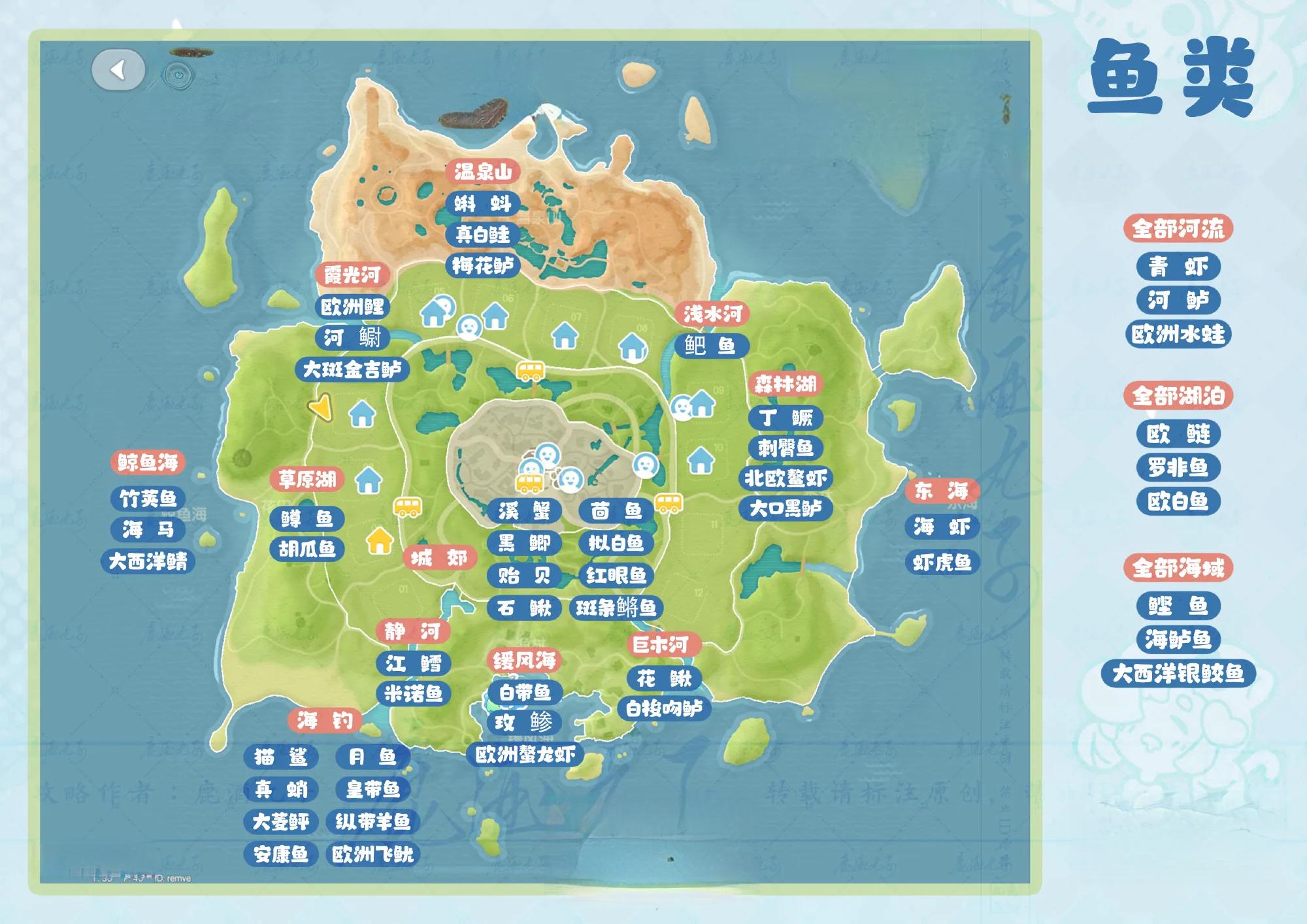Select the 森林湖 region label

[x=786, y=384]
